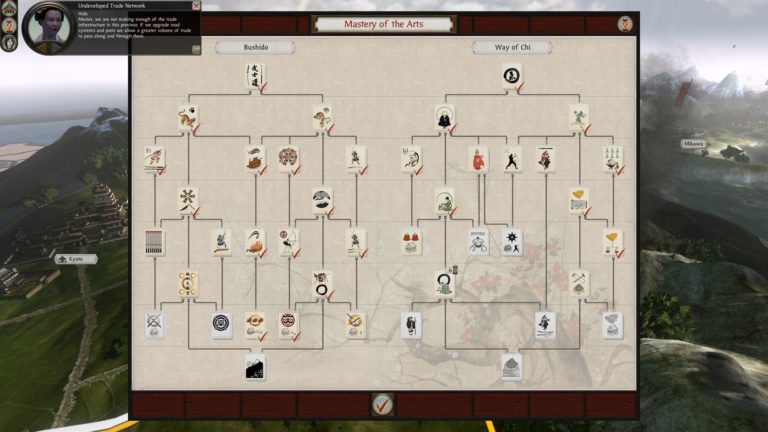Select the Way of Chi root art
Screen dimensions: 768x432
point(512,75)
